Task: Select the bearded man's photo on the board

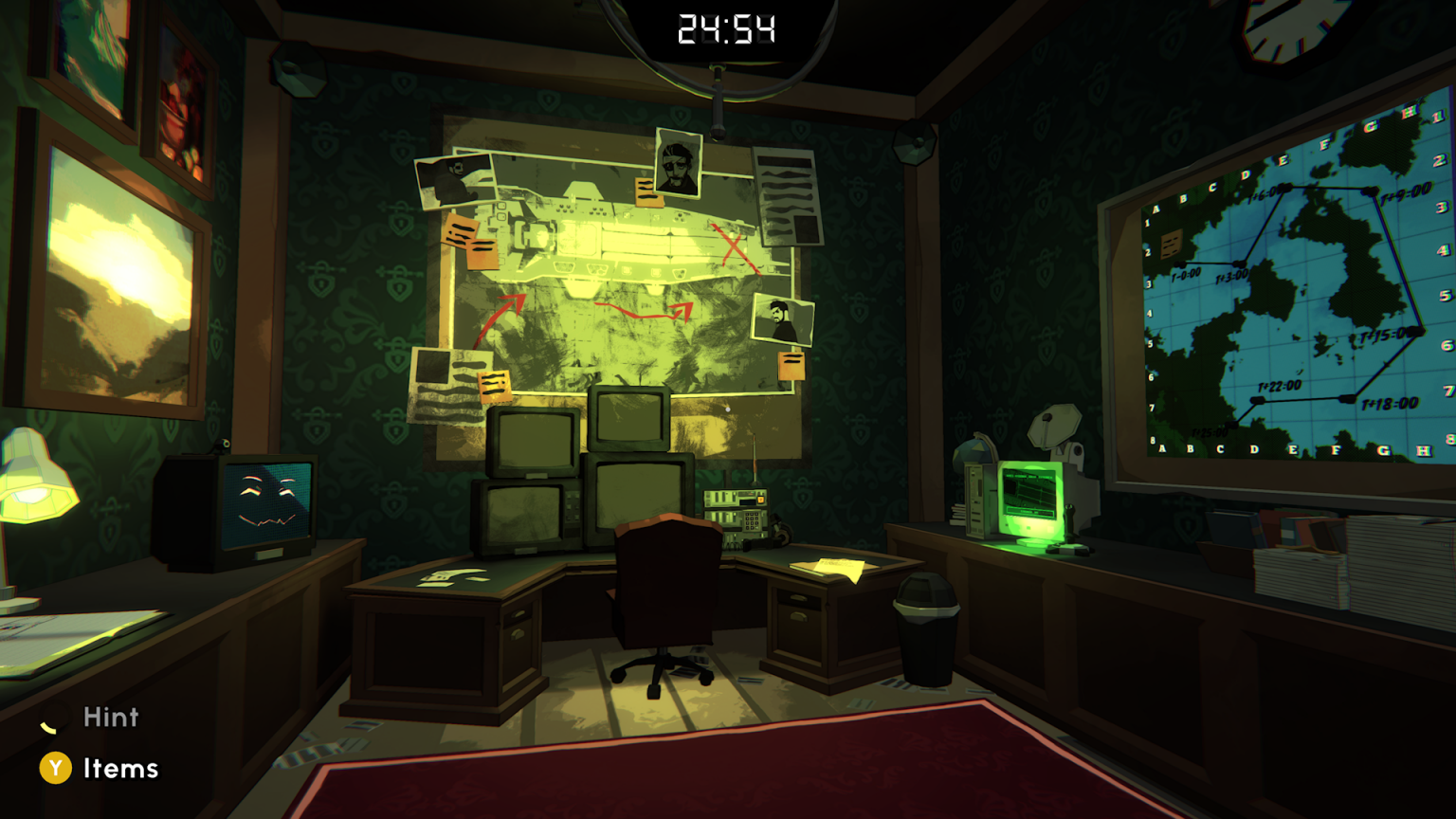Action: [x=785, y=318]
